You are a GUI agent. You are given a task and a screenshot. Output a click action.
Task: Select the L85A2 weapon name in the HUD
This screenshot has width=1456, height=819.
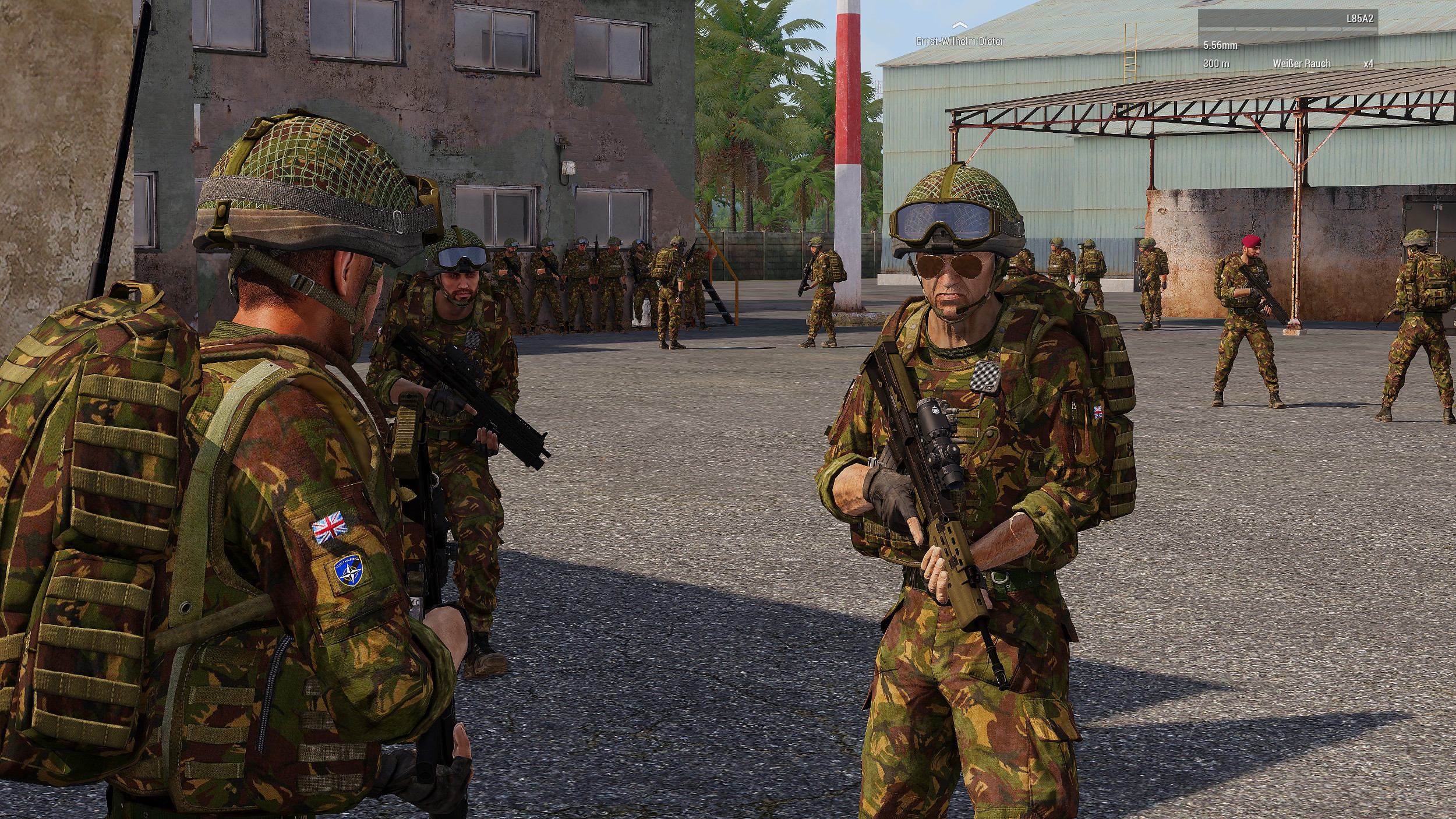point(1359,19)
